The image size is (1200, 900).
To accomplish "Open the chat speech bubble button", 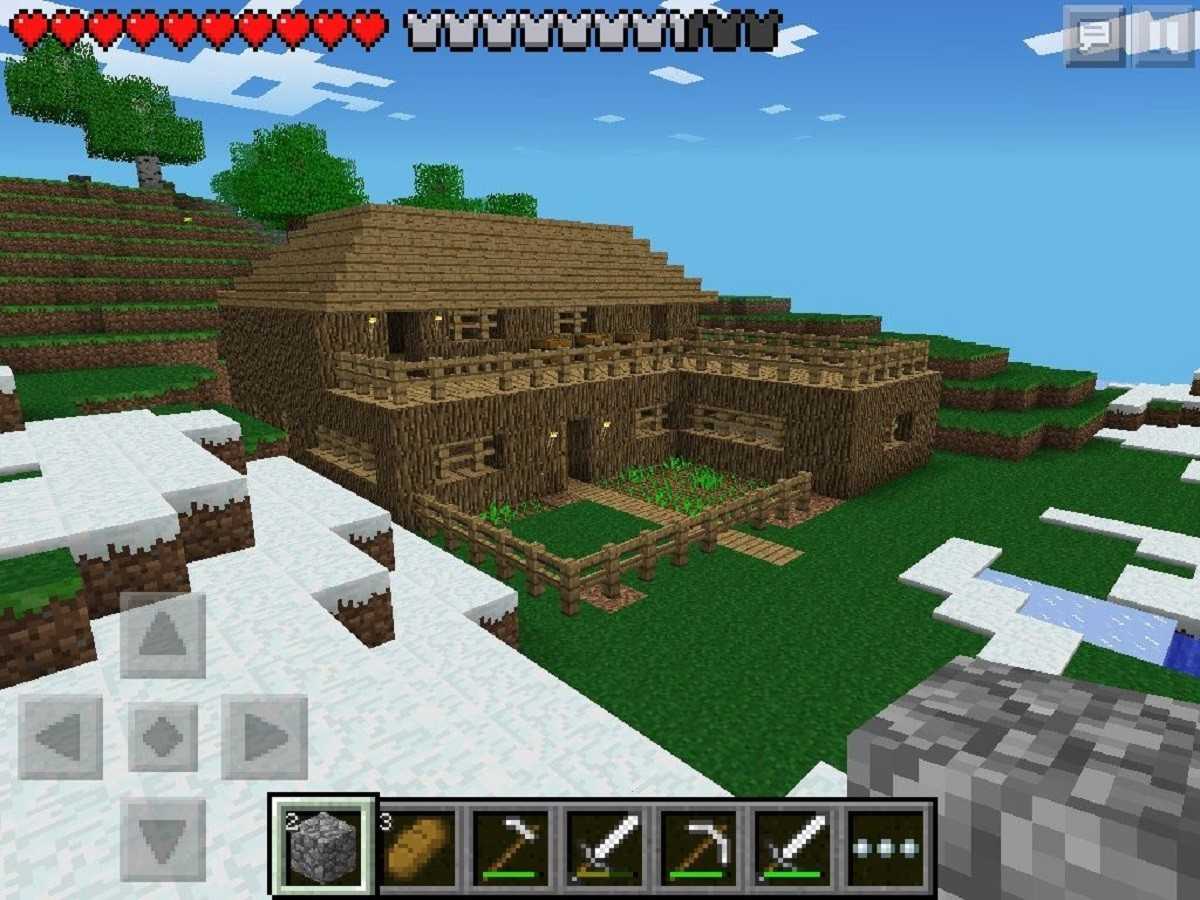I will (x=1095, y=37).
